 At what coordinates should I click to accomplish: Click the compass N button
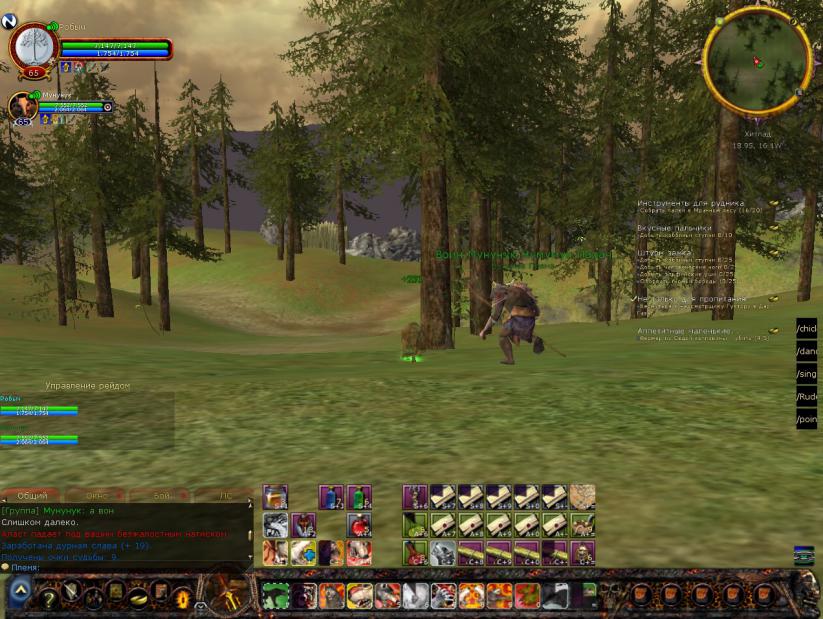click(9, 21)
